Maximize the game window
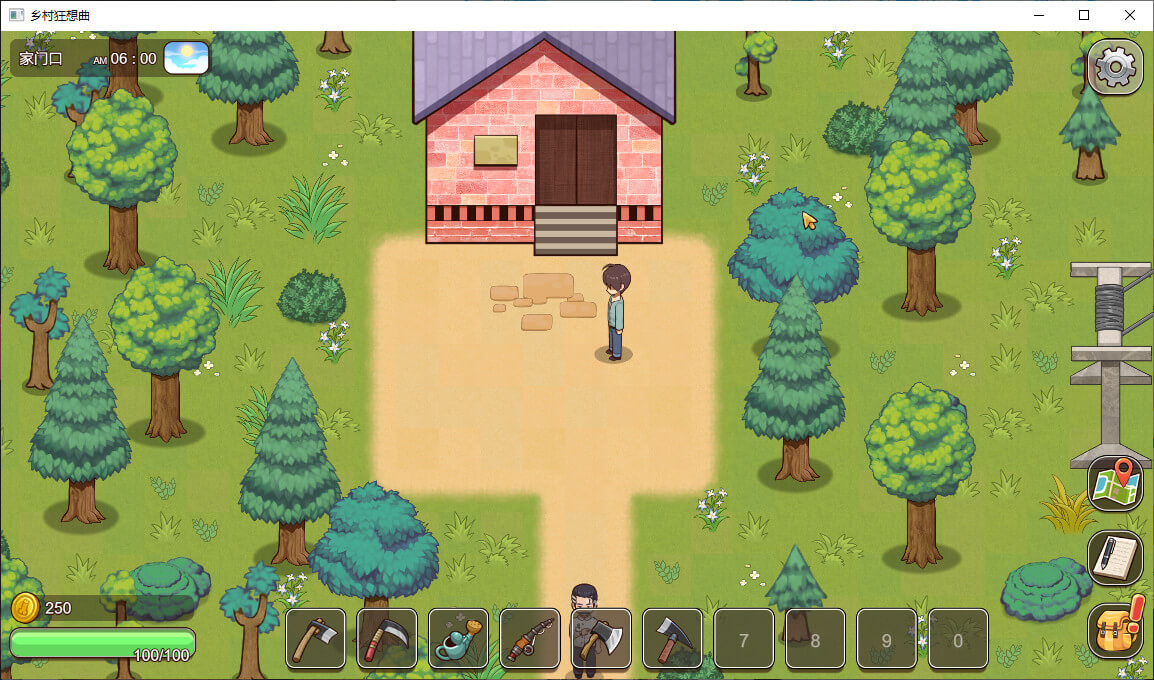This screenshot has width=1154, height=680. tap(1084, 15)
